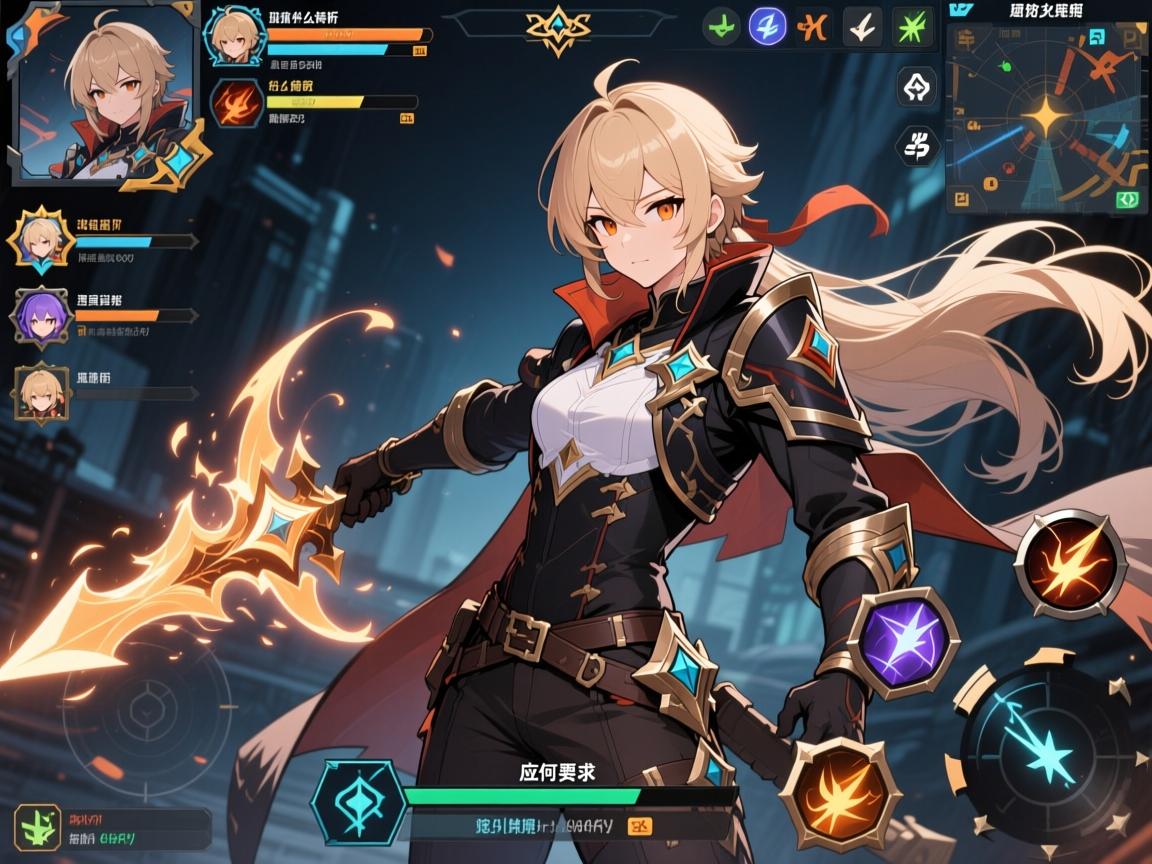Activate the bright green starburst icon
The height and width of the screenshot is (864, 1152).
tap(911, 25)
